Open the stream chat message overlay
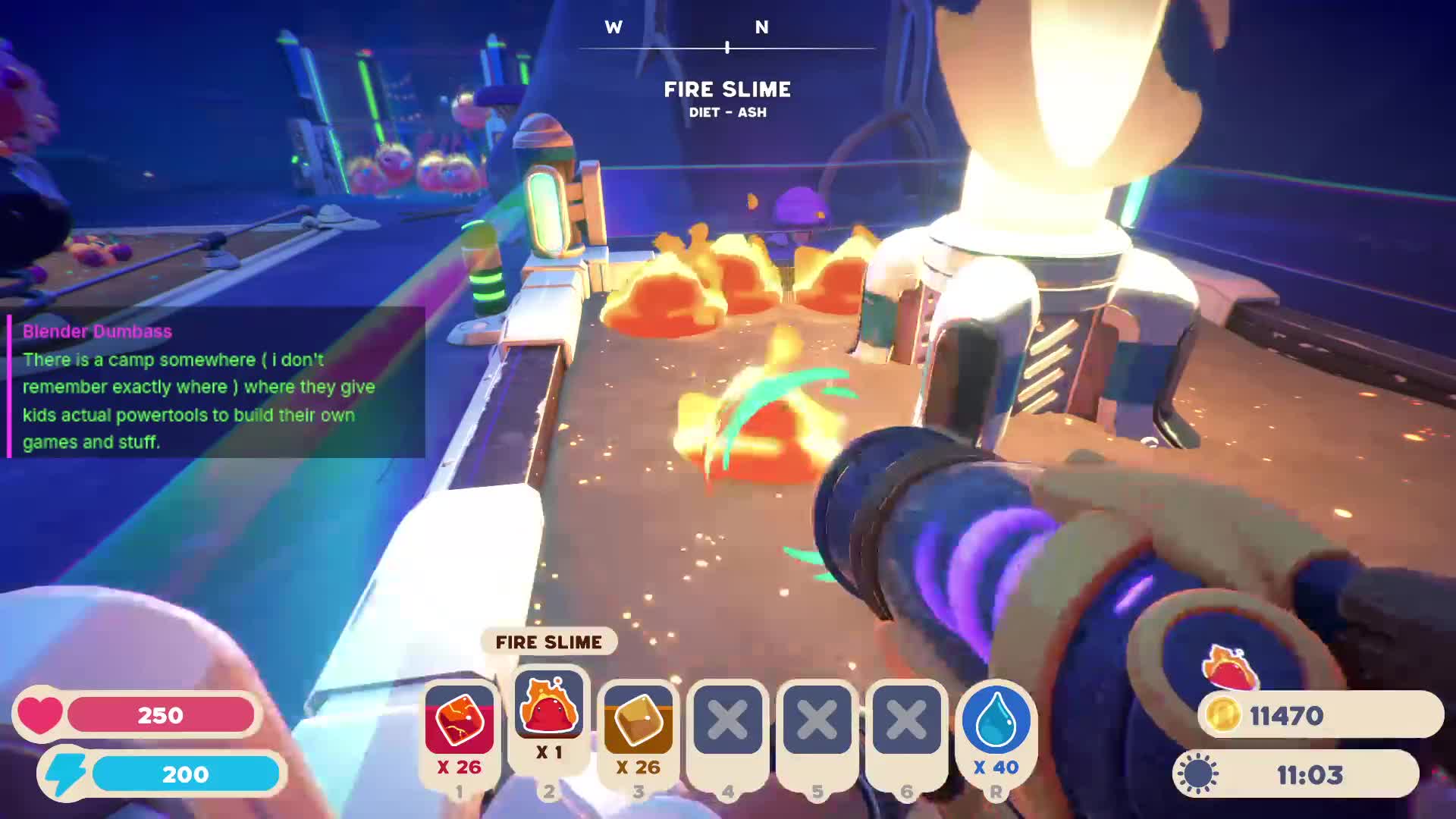Image resolution: width=1456 pixels, height=819 pixels. pyautogui.click(x=216, y=384)
